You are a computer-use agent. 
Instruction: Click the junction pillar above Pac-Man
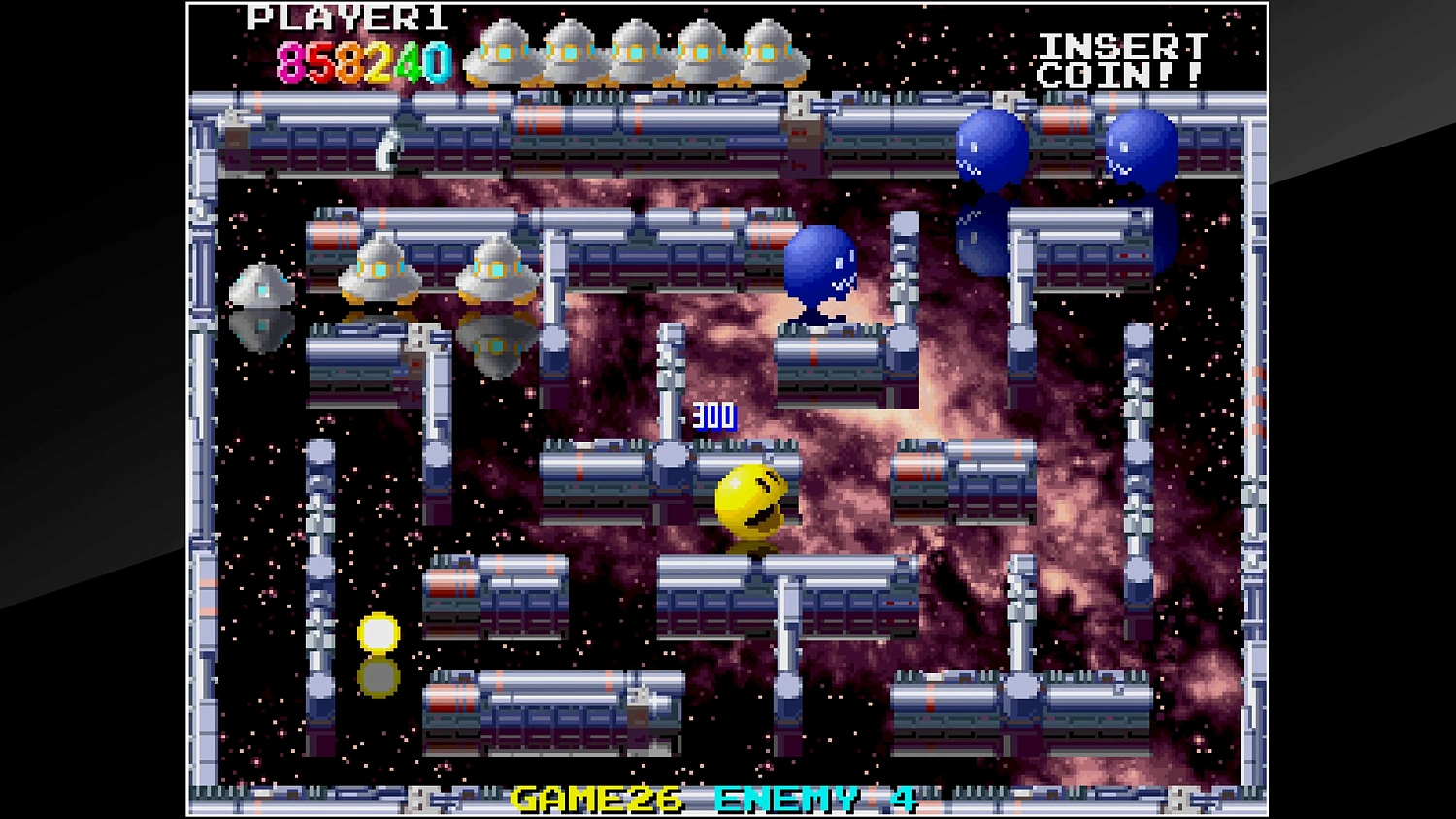670,456
